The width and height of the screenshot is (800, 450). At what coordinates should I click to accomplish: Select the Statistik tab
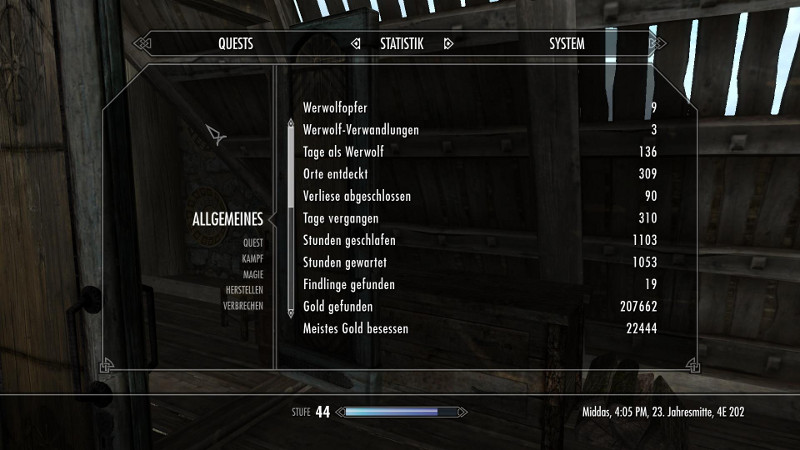pyautogui.click(x=402, y=44)
